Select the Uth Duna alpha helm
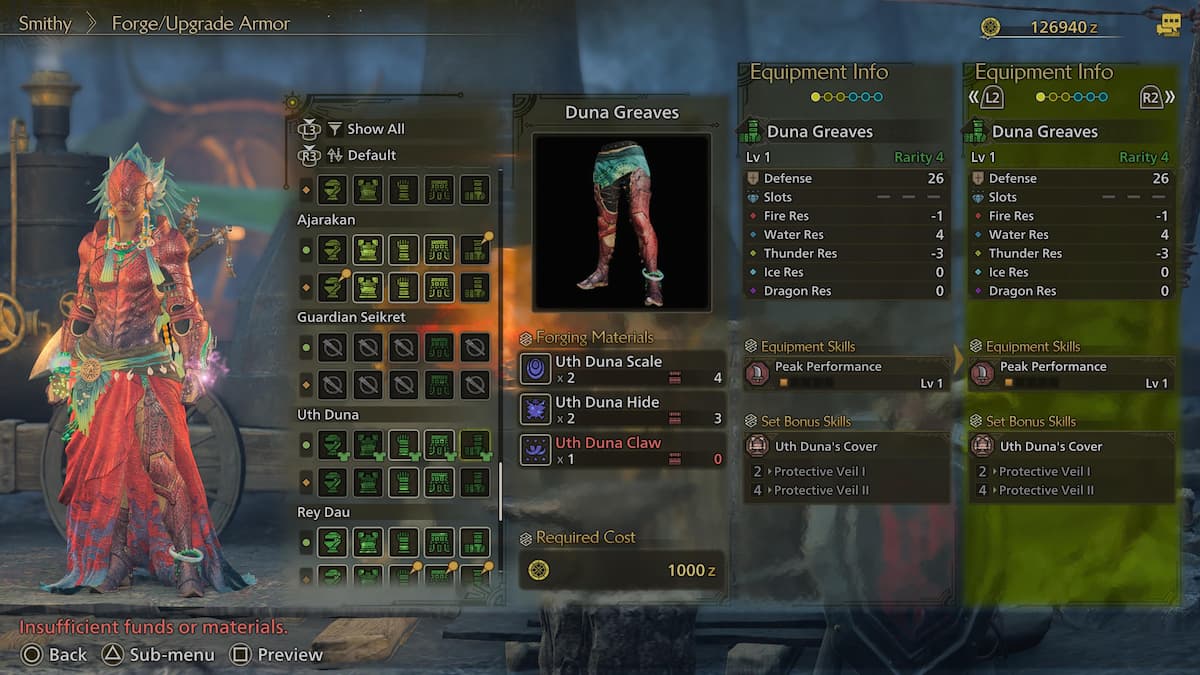1200x675 pixels. click(x=333, y=444)
